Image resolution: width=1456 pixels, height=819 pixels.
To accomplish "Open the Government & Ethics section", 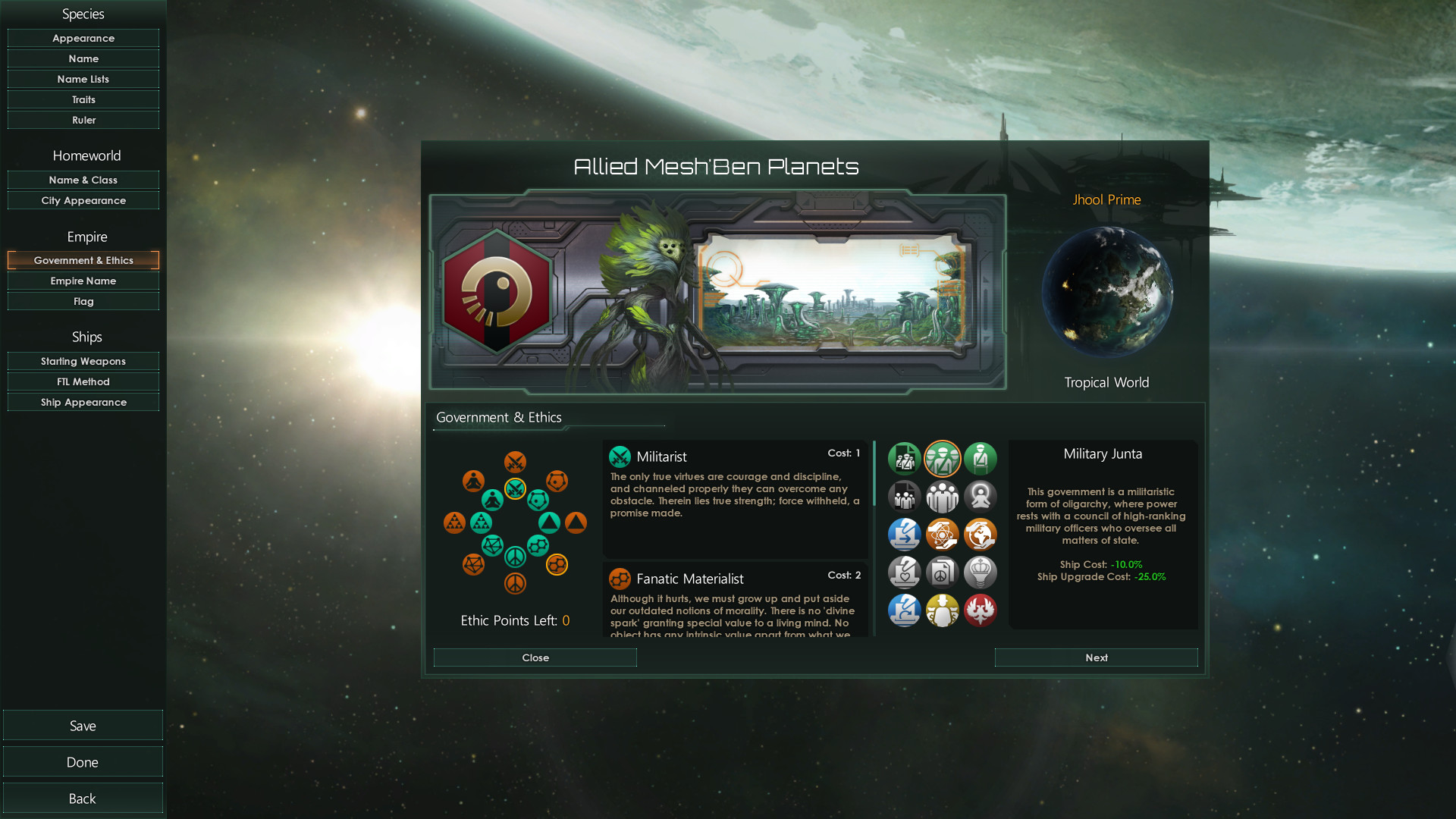I will (x=83, y=260).
